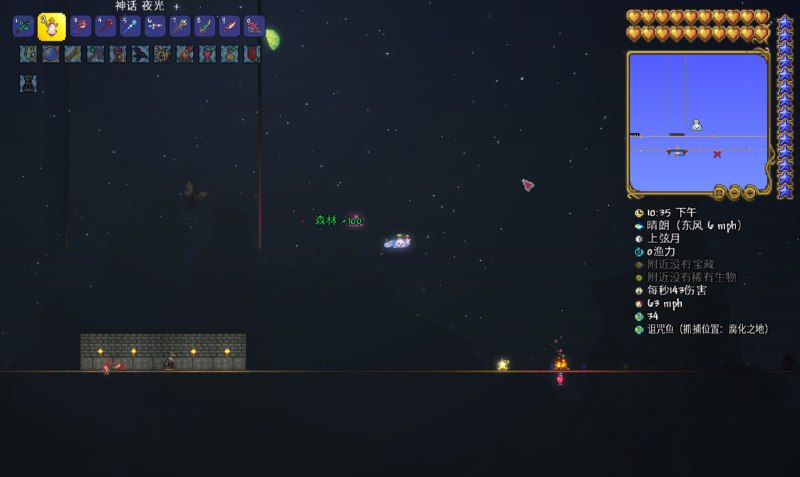This screenshot has height=477, width=800.
Task: Select the green sword in slot 8
Action: [x=204, y=26]
